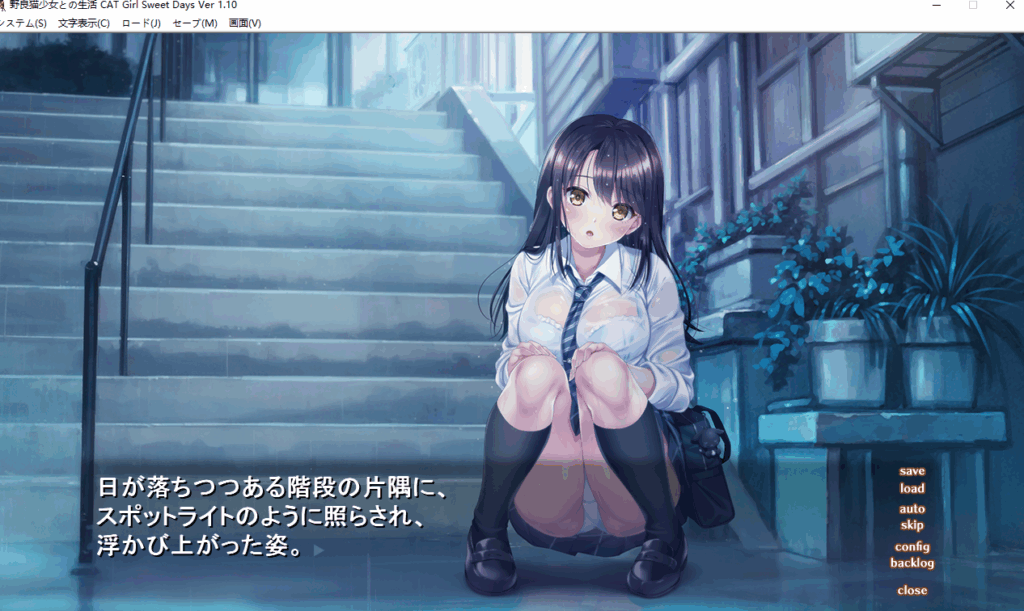Open the 文字表示(C) menu
Screen dimensions: 1024x611
pos(84,23)
